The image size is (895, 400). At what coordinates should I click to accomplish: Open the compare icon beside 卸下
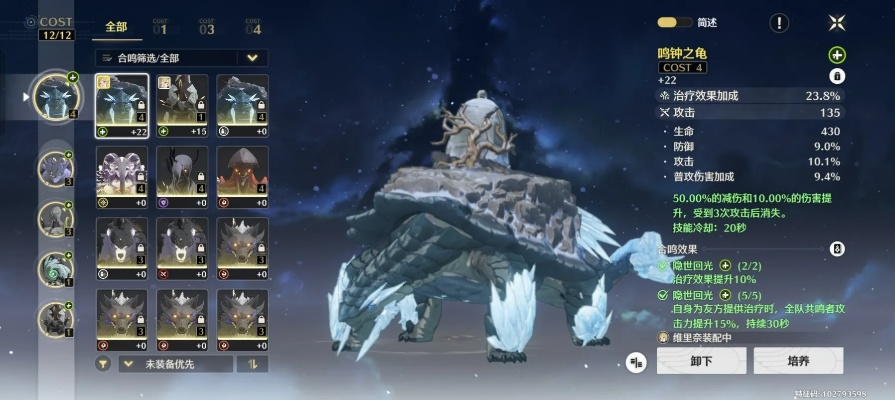[636, 362]
